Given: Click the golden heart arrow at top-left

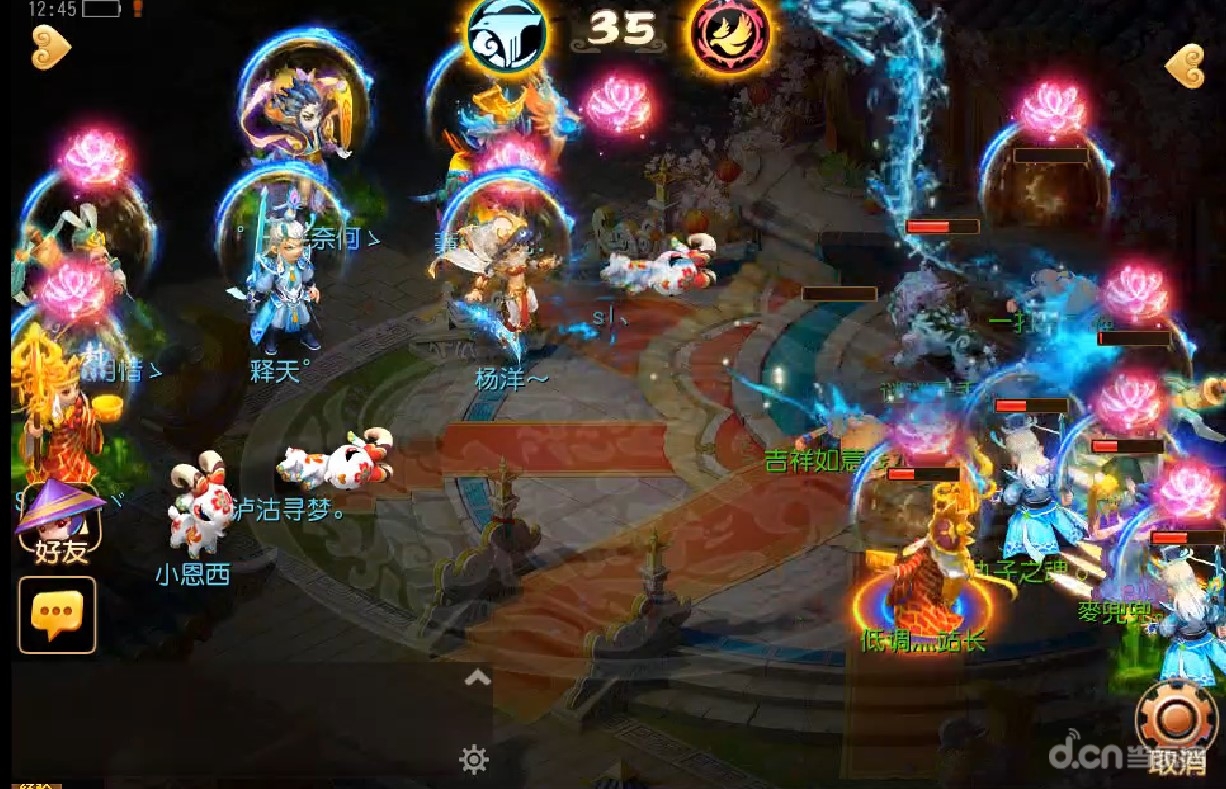Looking at the screenshot, I should pos(51,47).
